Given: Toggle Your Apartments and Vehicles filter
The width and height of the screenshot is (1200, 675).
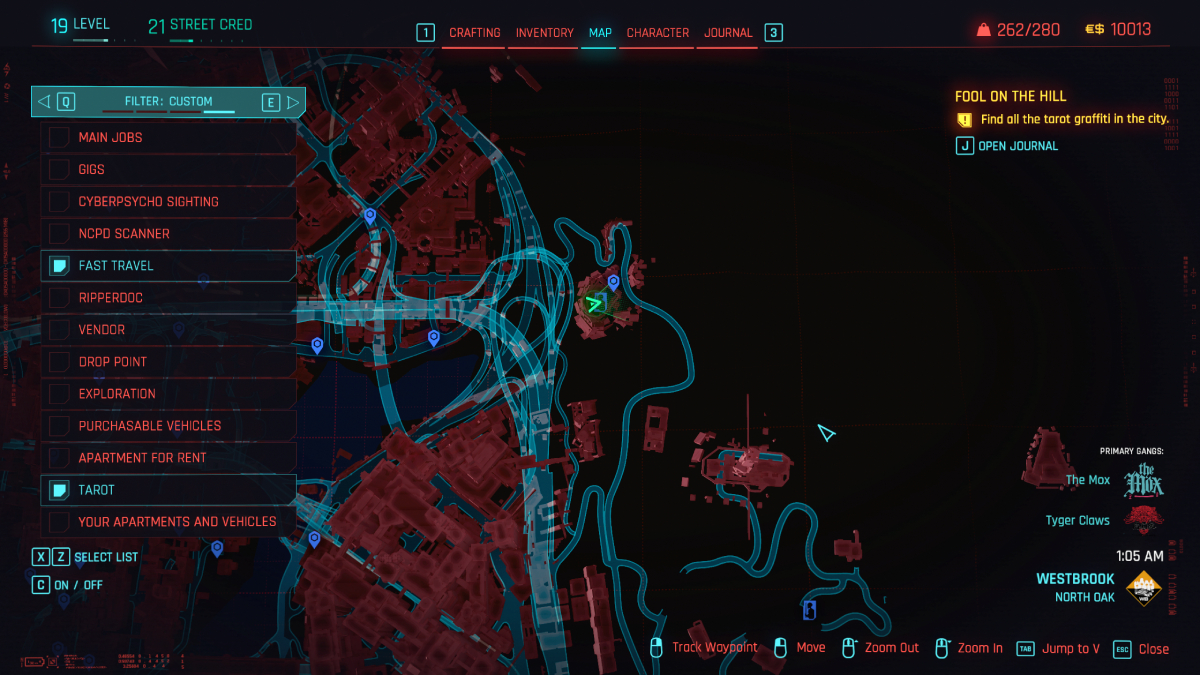Looking at the screenshot, I should (x=60, y=521).
